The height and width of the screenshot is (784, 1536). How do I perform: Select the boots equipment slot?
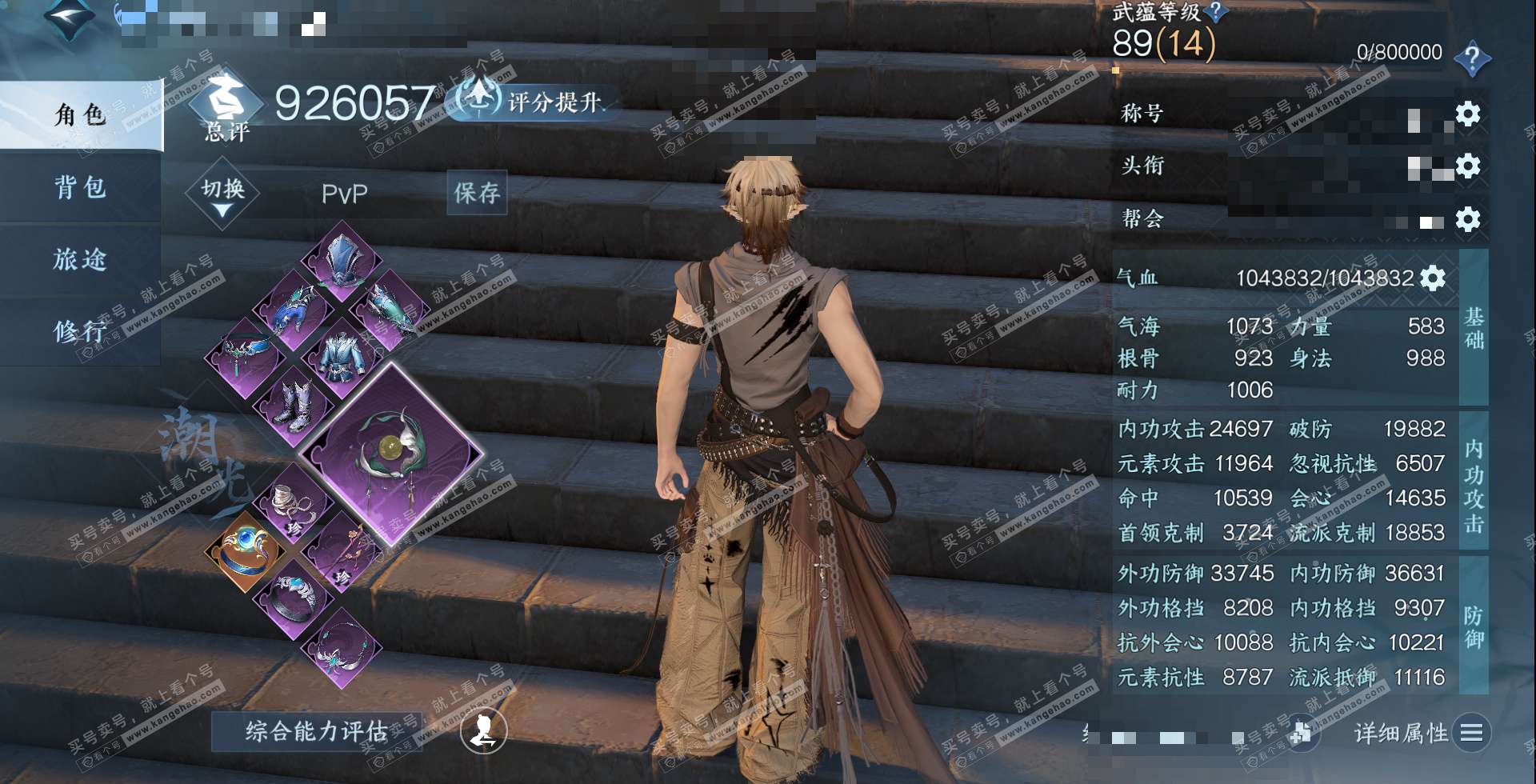294,404
